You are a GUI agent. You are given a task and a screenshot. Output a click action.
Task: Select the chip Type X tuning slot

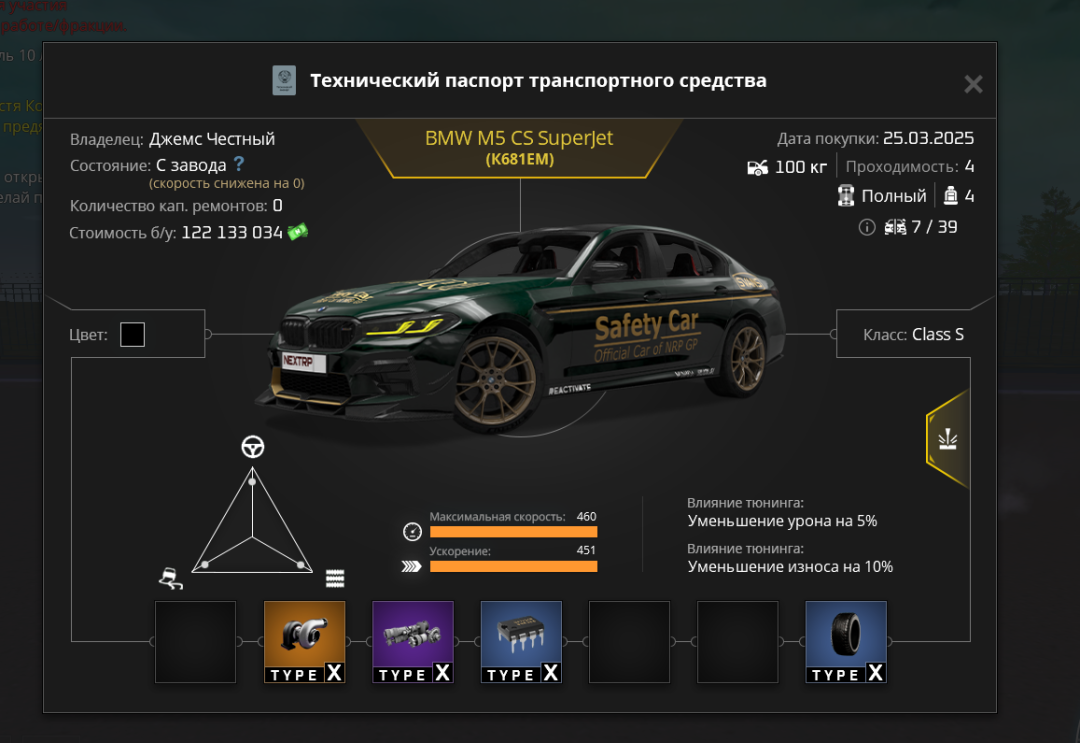[521, 641]
